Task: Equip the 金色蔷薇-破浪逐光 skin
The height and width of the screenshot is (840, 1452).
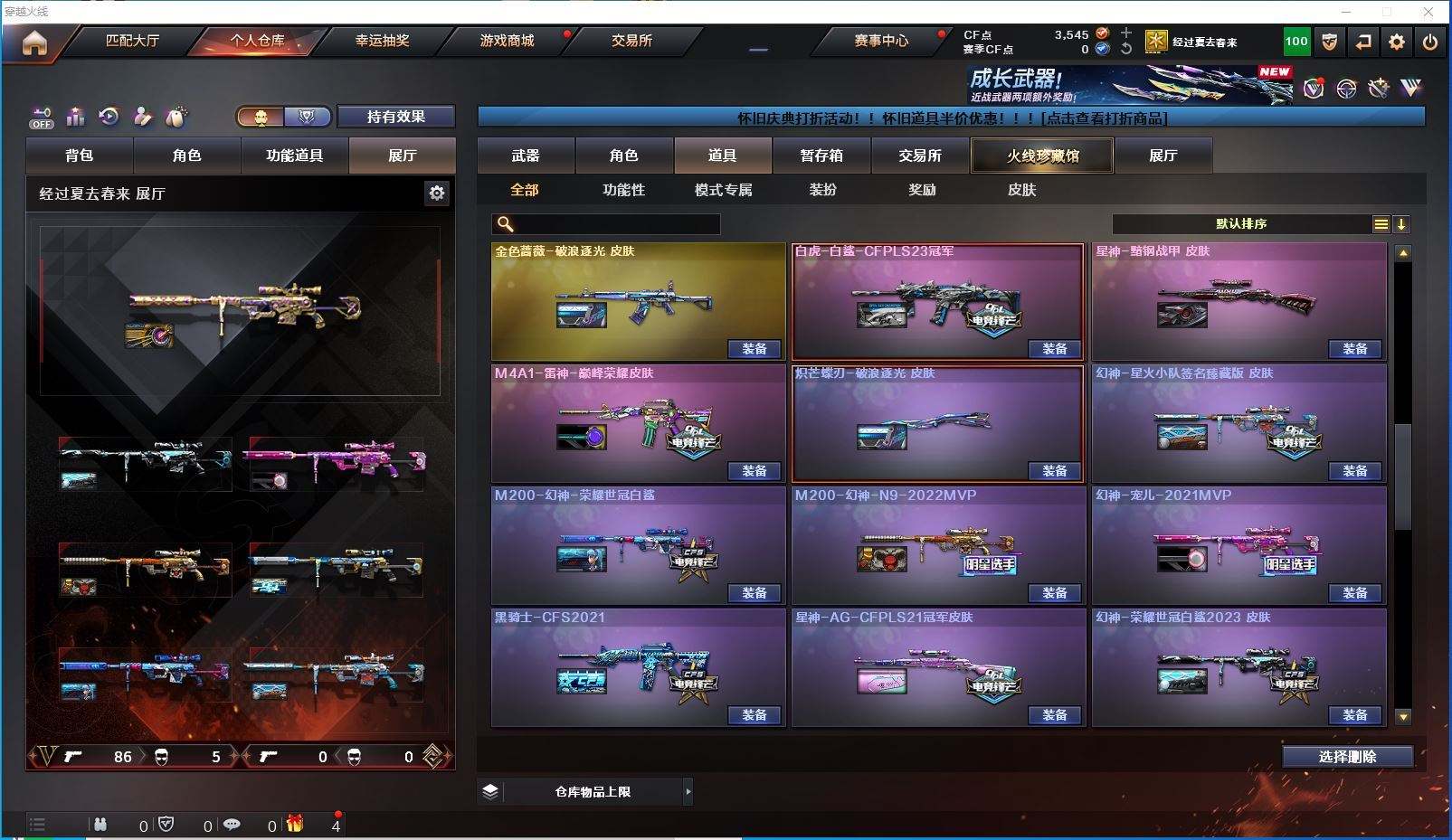Action: pyautogui.click(x=754, y=349)
